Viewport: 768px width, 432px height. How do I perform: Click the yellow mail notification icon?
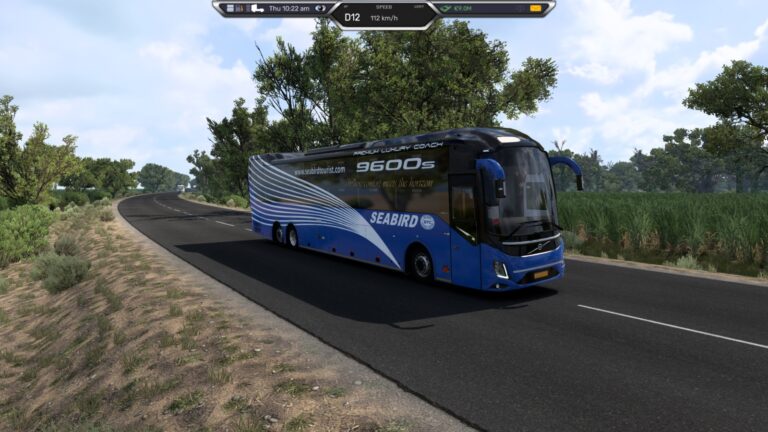(x=536, y=8)
